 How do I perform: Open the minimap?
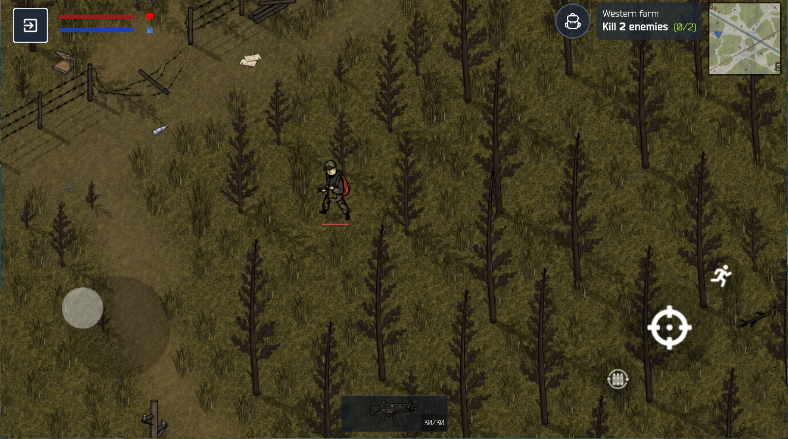[744, 39]
